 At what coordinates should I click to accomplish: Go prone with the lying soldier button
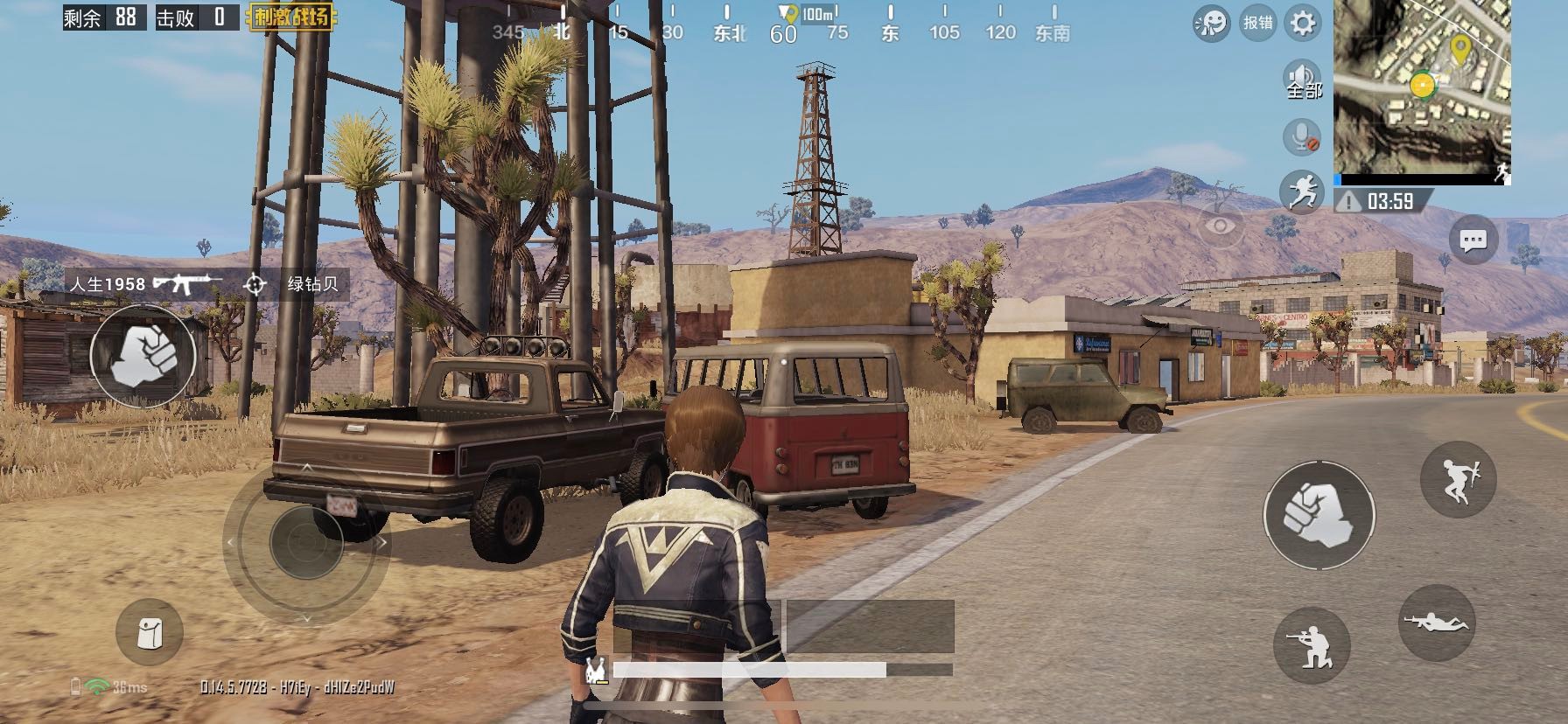tap(1437, 623)
